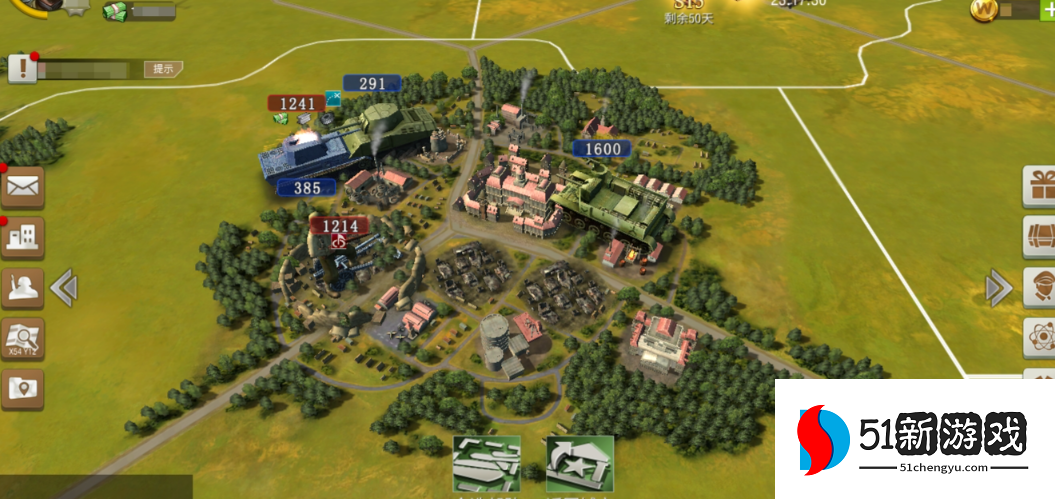1055x499 pixels.
Task: Open the map location pin button
Action: pos(22,388)
